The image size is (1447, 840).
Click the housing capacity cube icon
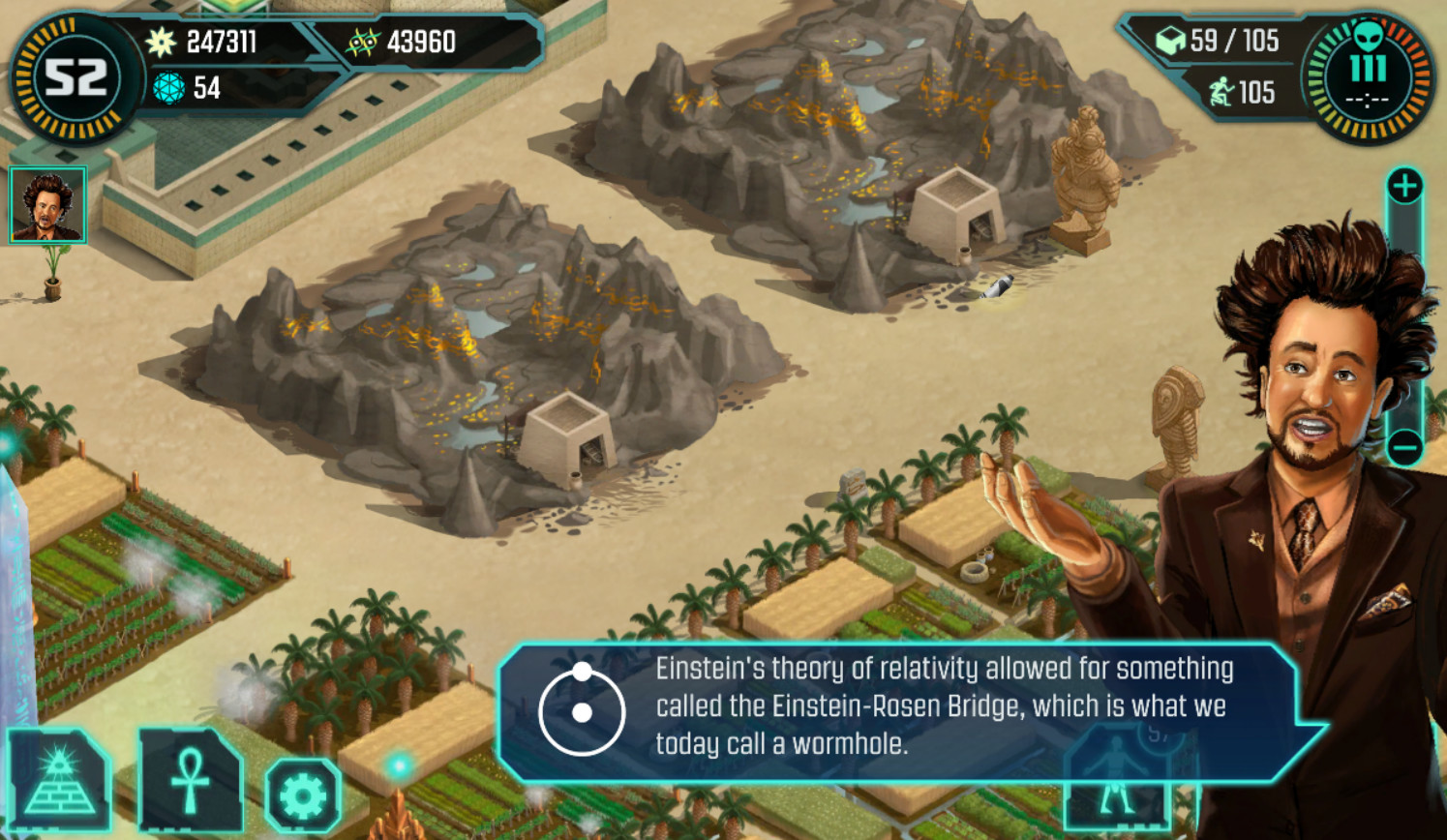(x=1171, y=43)
